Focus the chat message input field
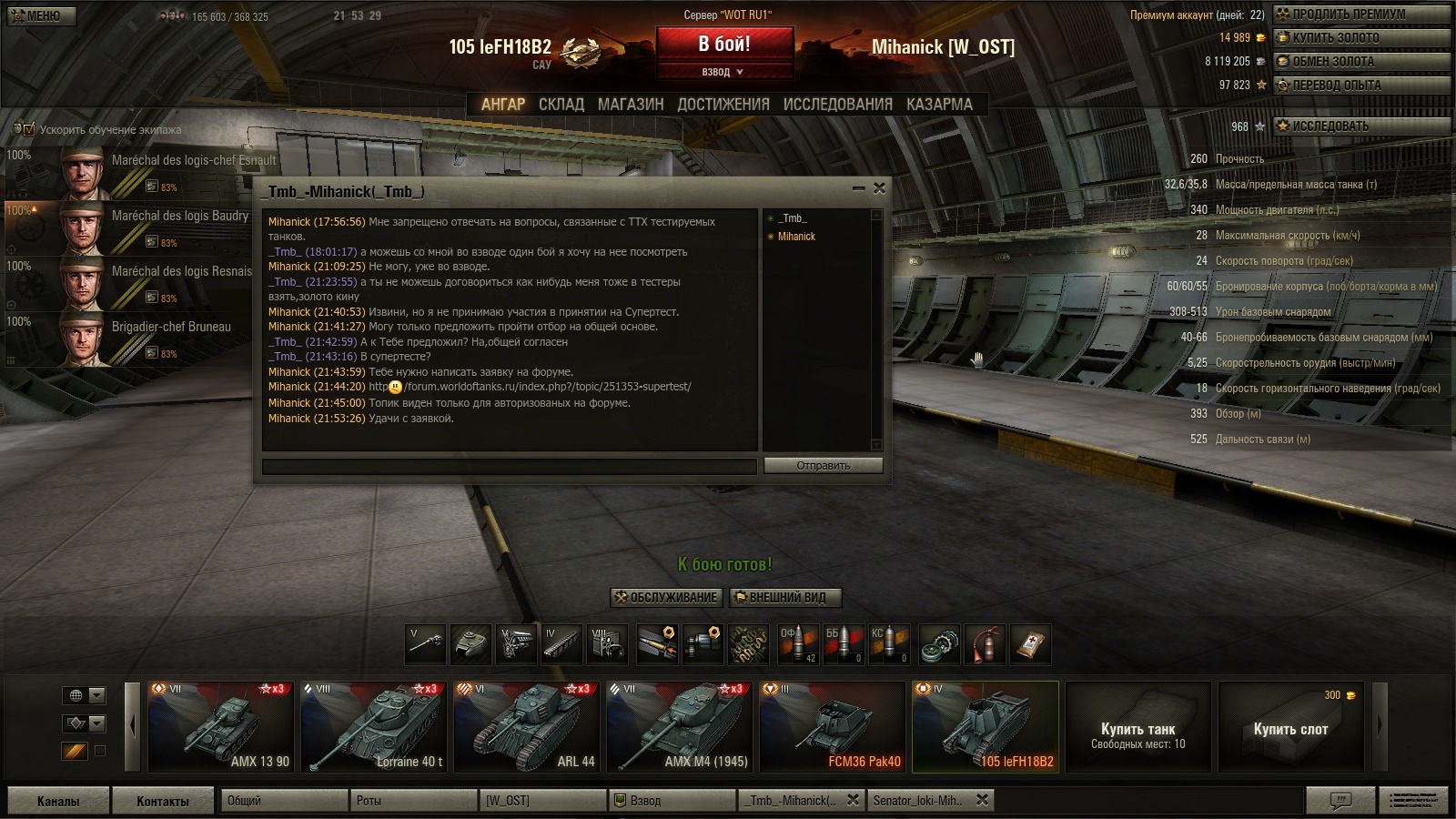This screenshot has height=819, width=1456. (510, 466)
